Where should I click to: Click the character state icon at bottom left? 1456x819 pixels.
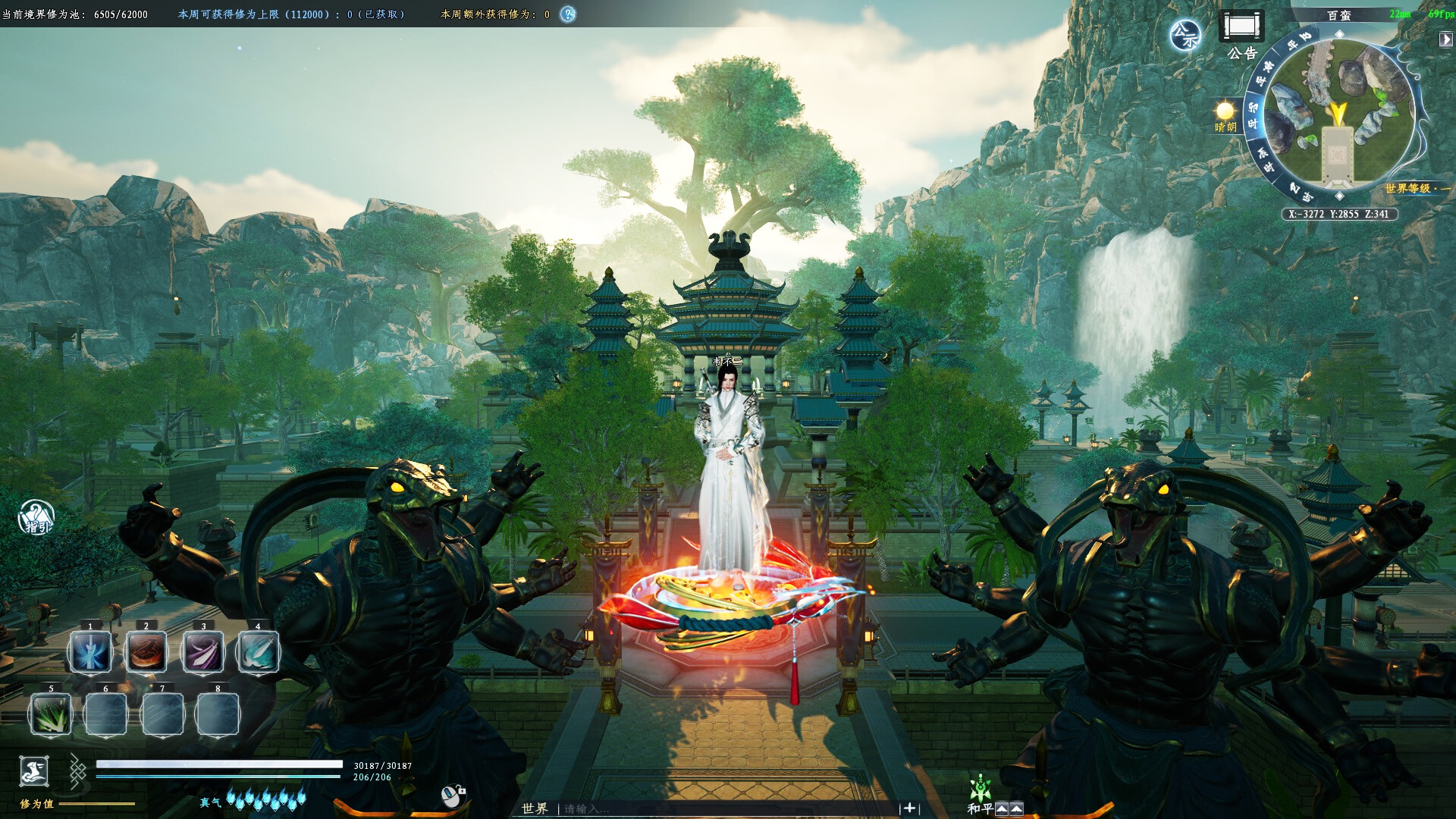tap(33, 771)
